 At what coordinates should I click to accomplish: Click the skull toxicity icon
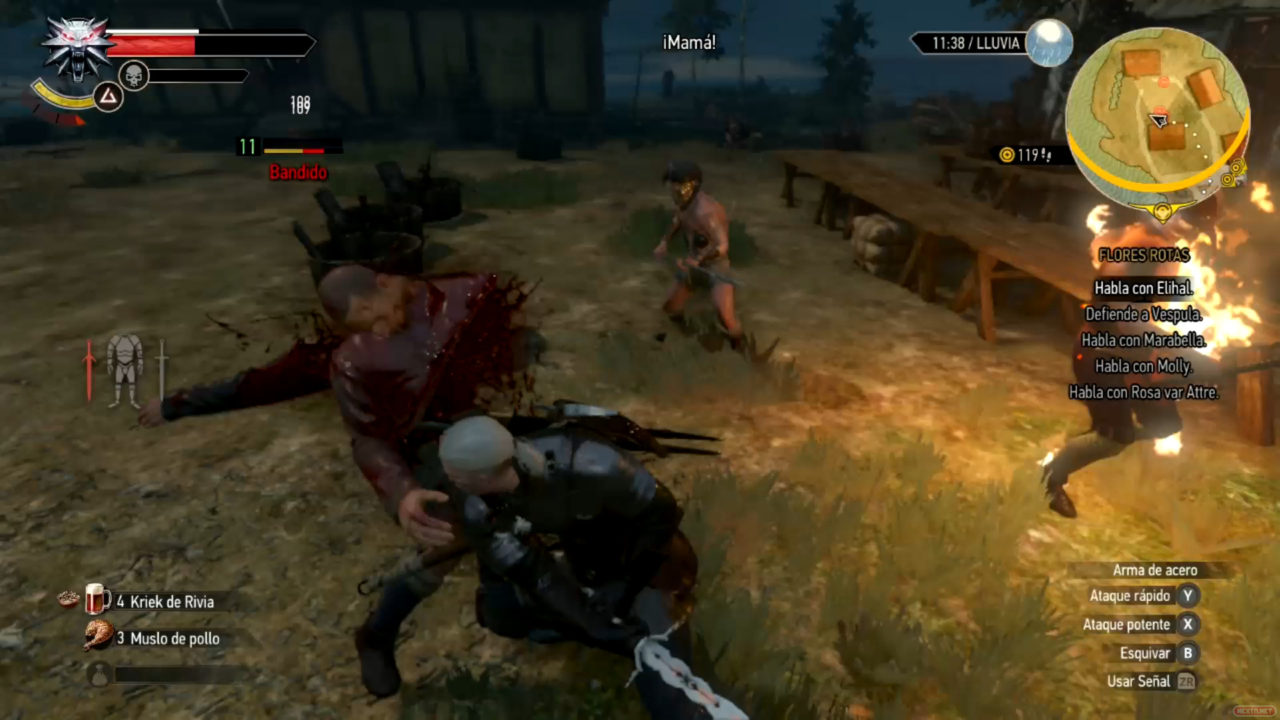pos(134,75)
